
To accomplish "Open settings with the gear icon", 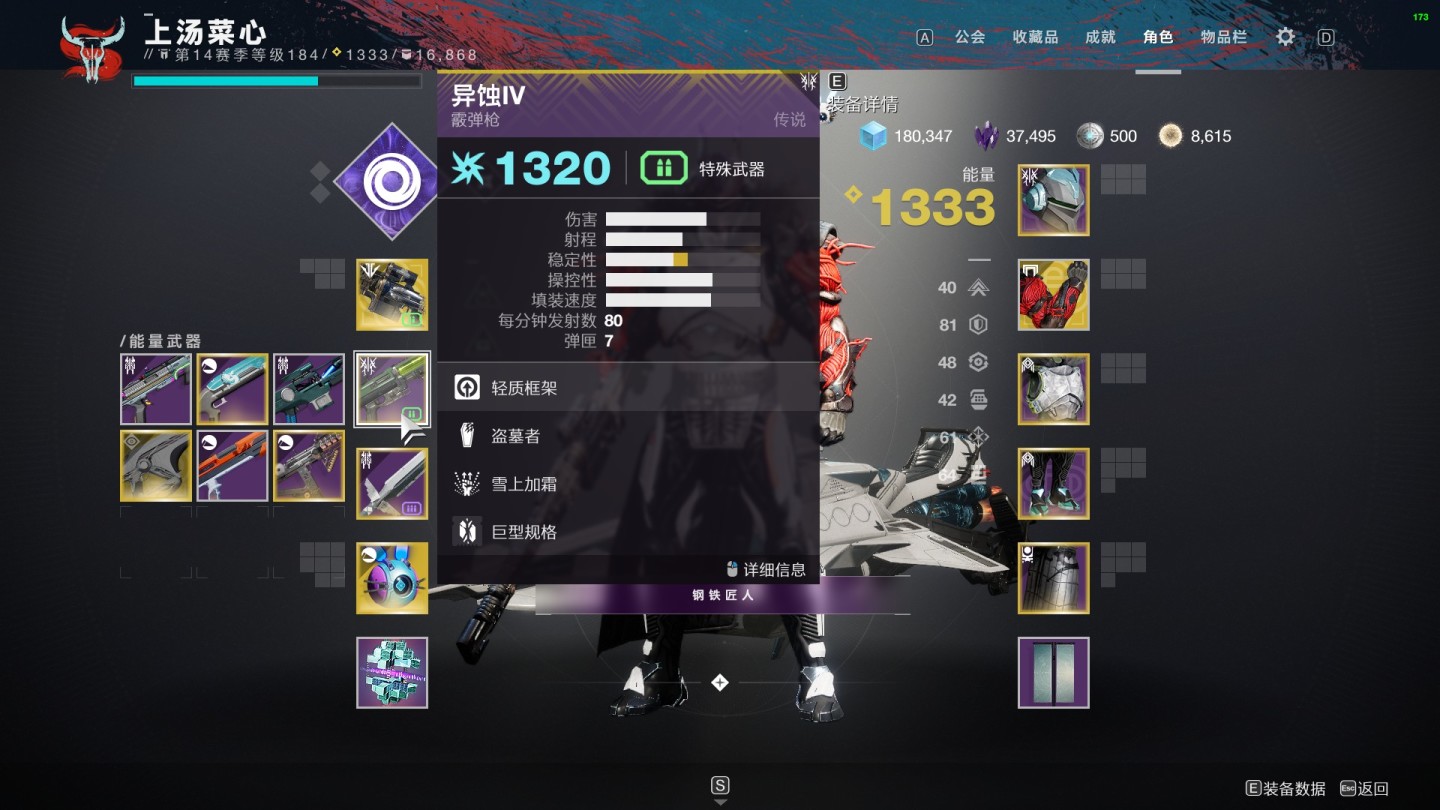I will tap(1285, 37).
